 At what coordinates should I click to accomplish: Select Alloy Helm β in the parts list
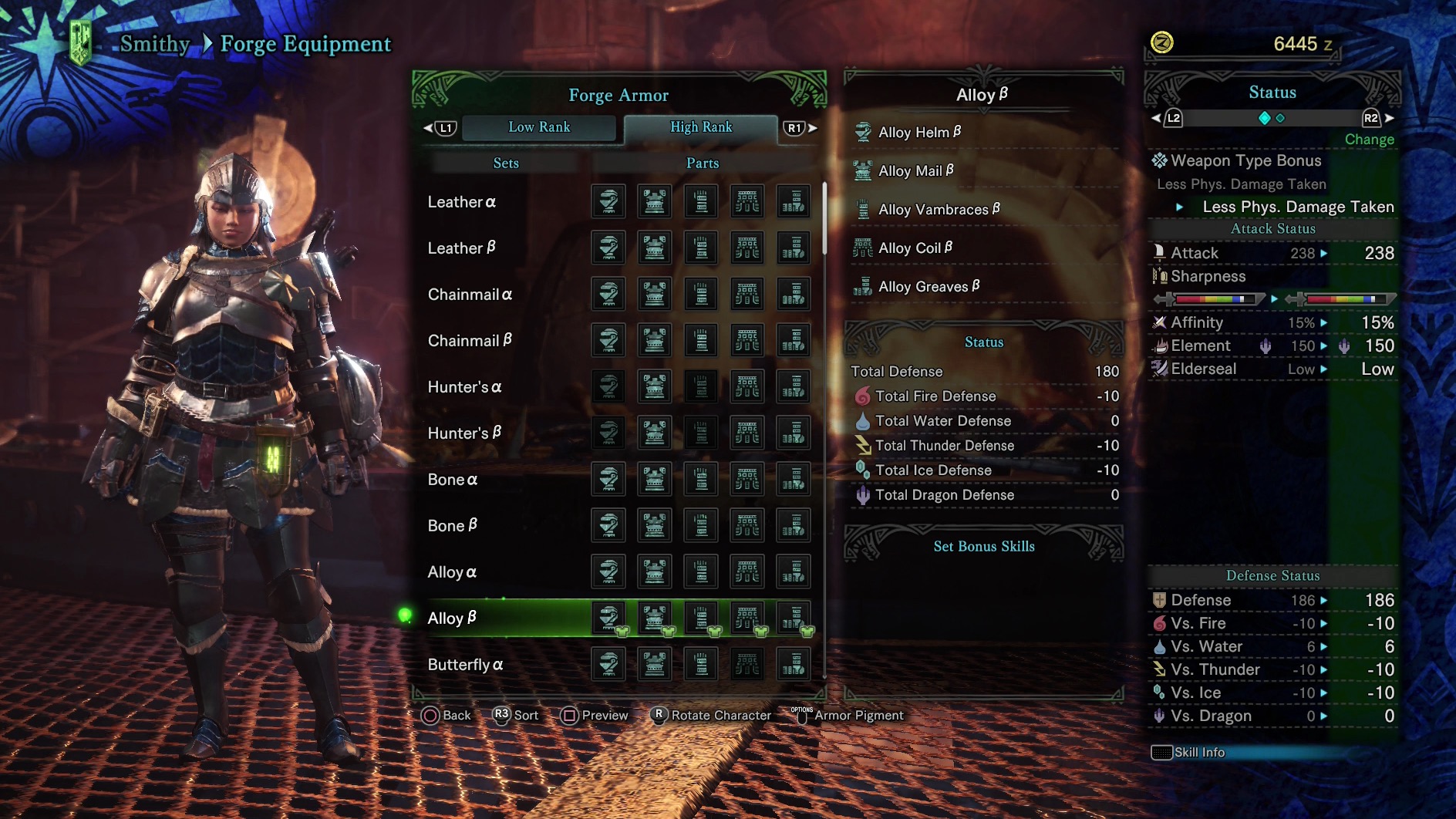click(920, 133)
